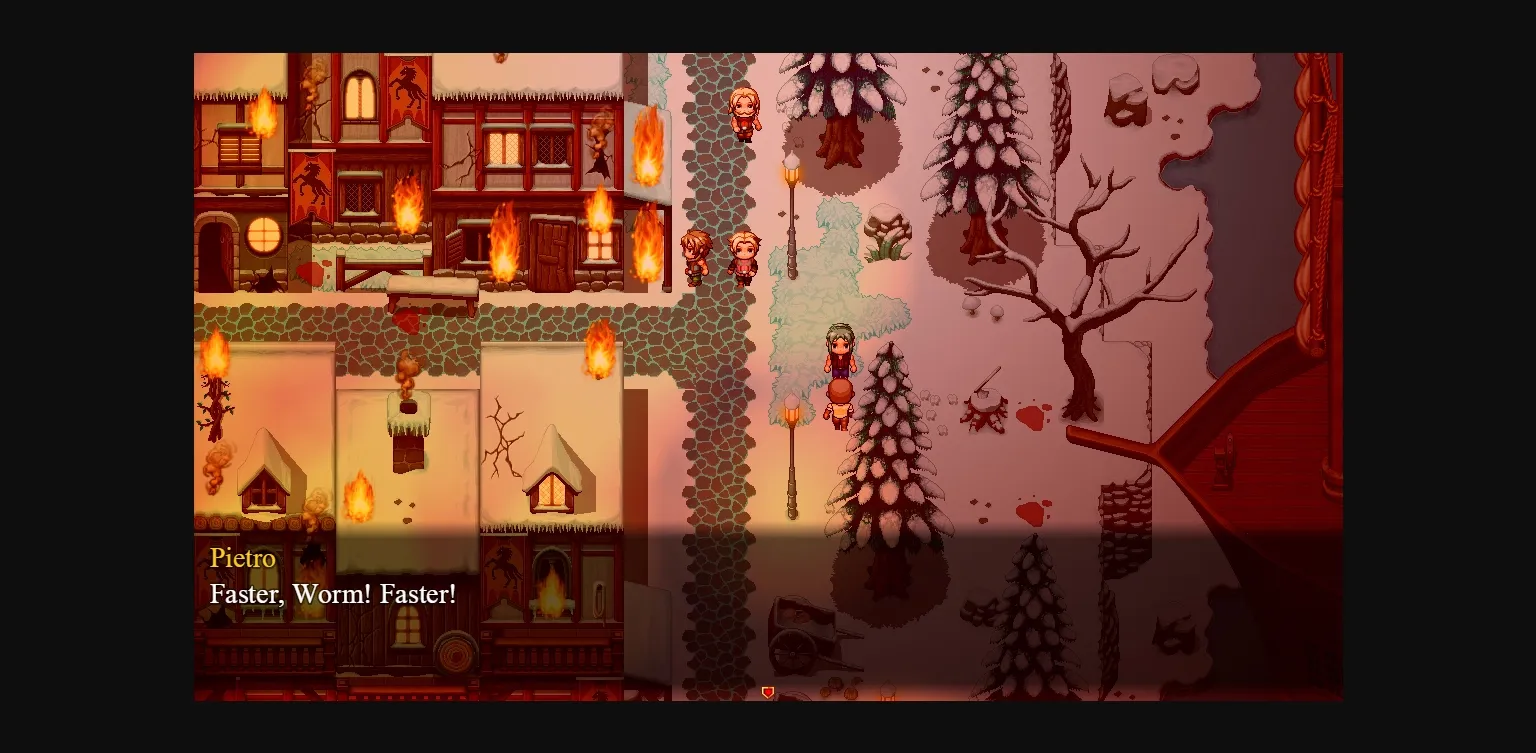This screenshot has width=1536, height=753.
Task: Click the dialogue text box
Action: 400,580
